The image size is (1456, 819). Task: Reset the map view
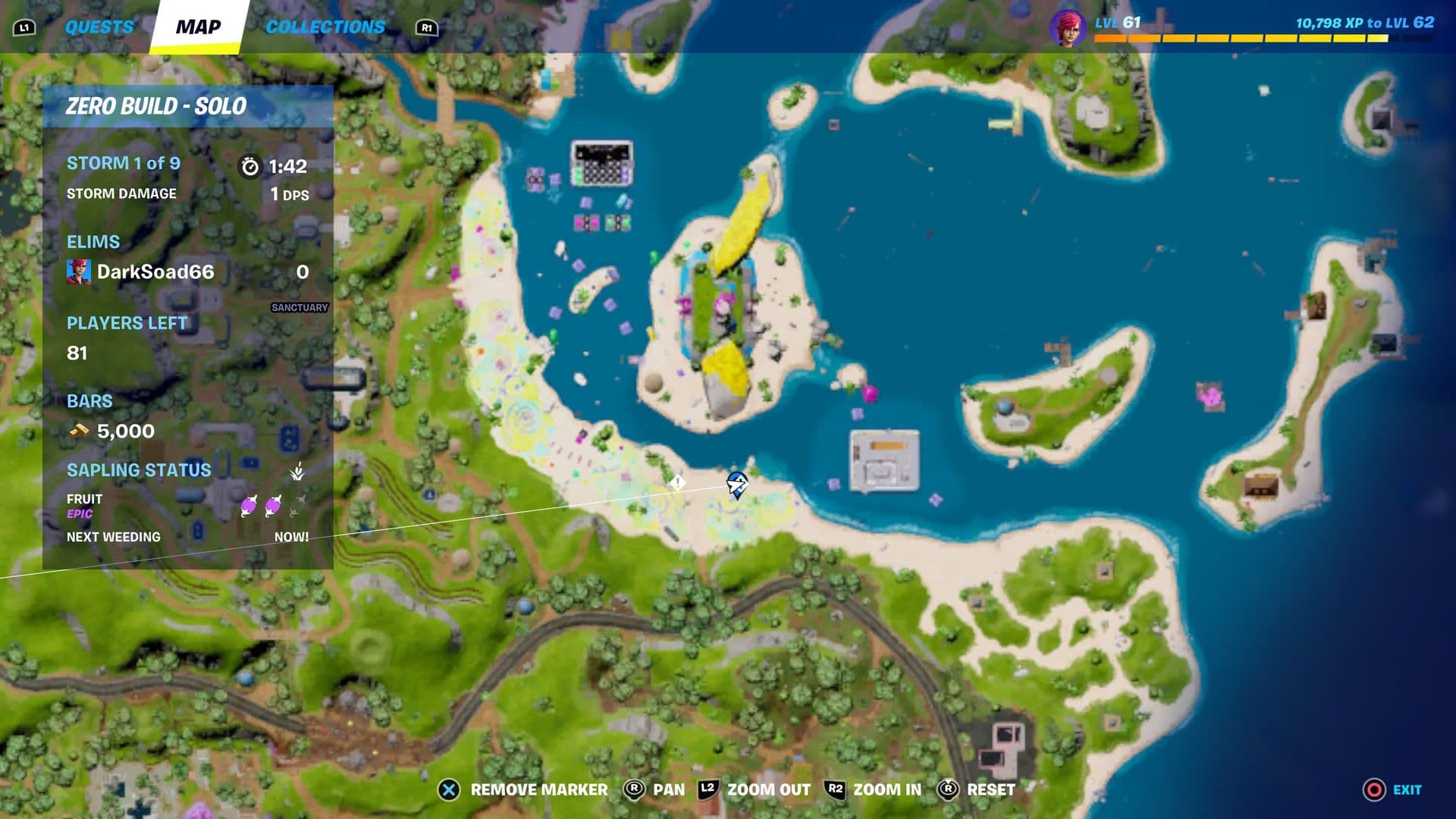(x=977, y=789)
